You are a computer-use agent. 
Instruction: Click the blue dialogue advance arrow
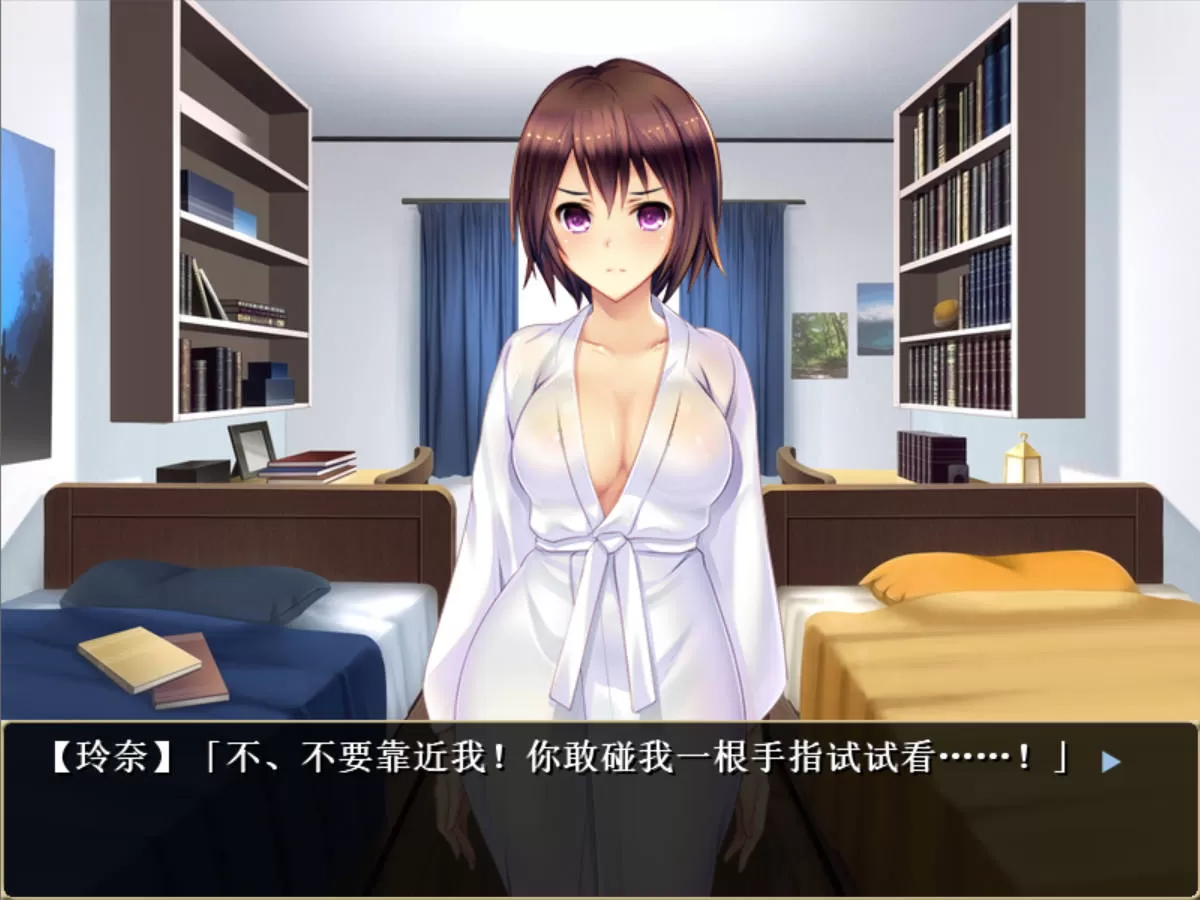coord(1110,762)
